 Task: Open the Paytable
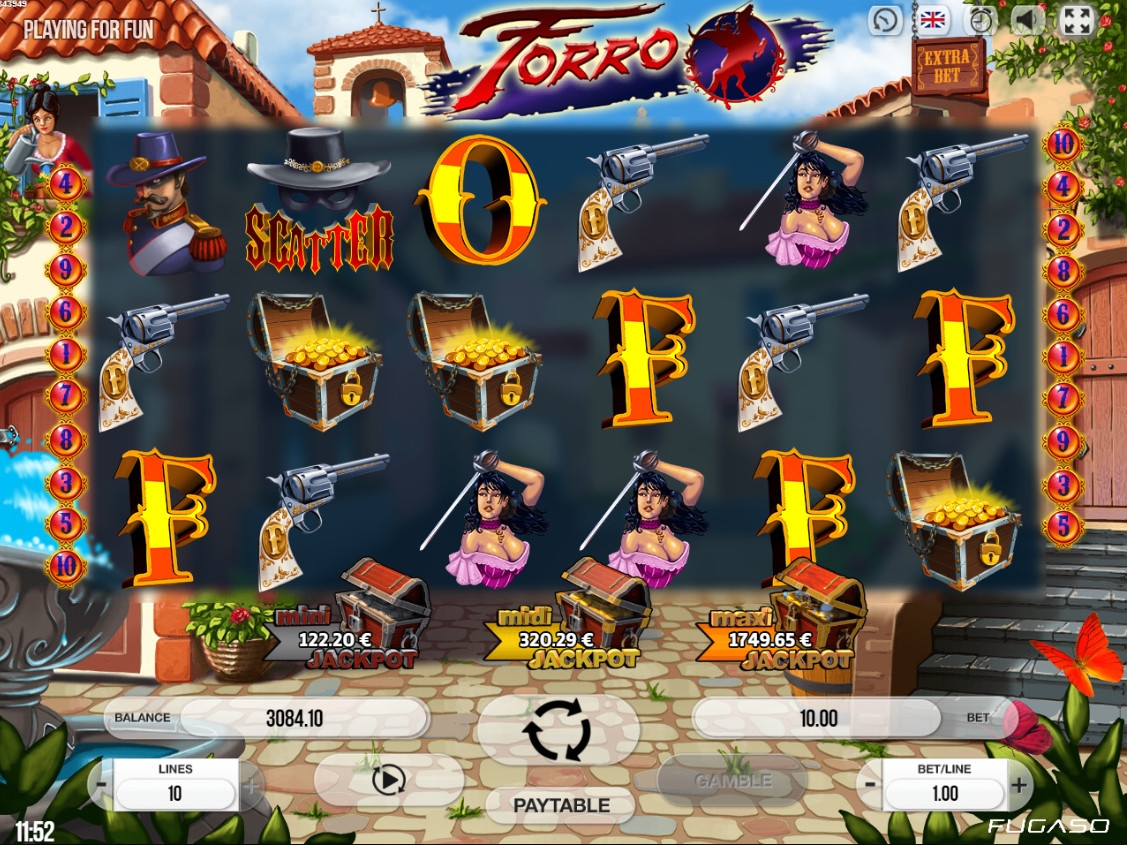(560, 804)
